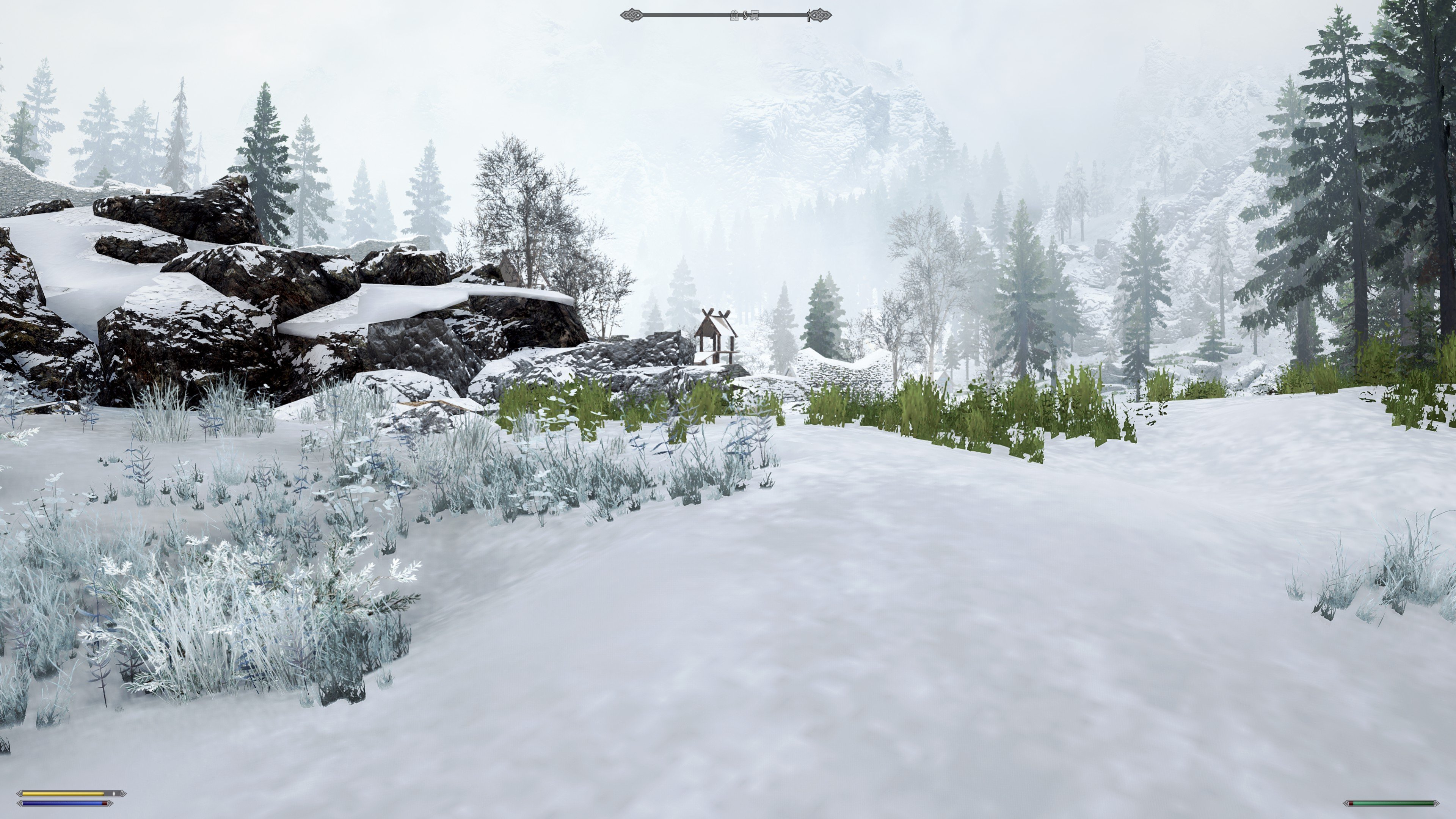Select the carriage marker on the compass
Screen dimensions: 1456x819
pyautogui.click(x=754, y=15)
